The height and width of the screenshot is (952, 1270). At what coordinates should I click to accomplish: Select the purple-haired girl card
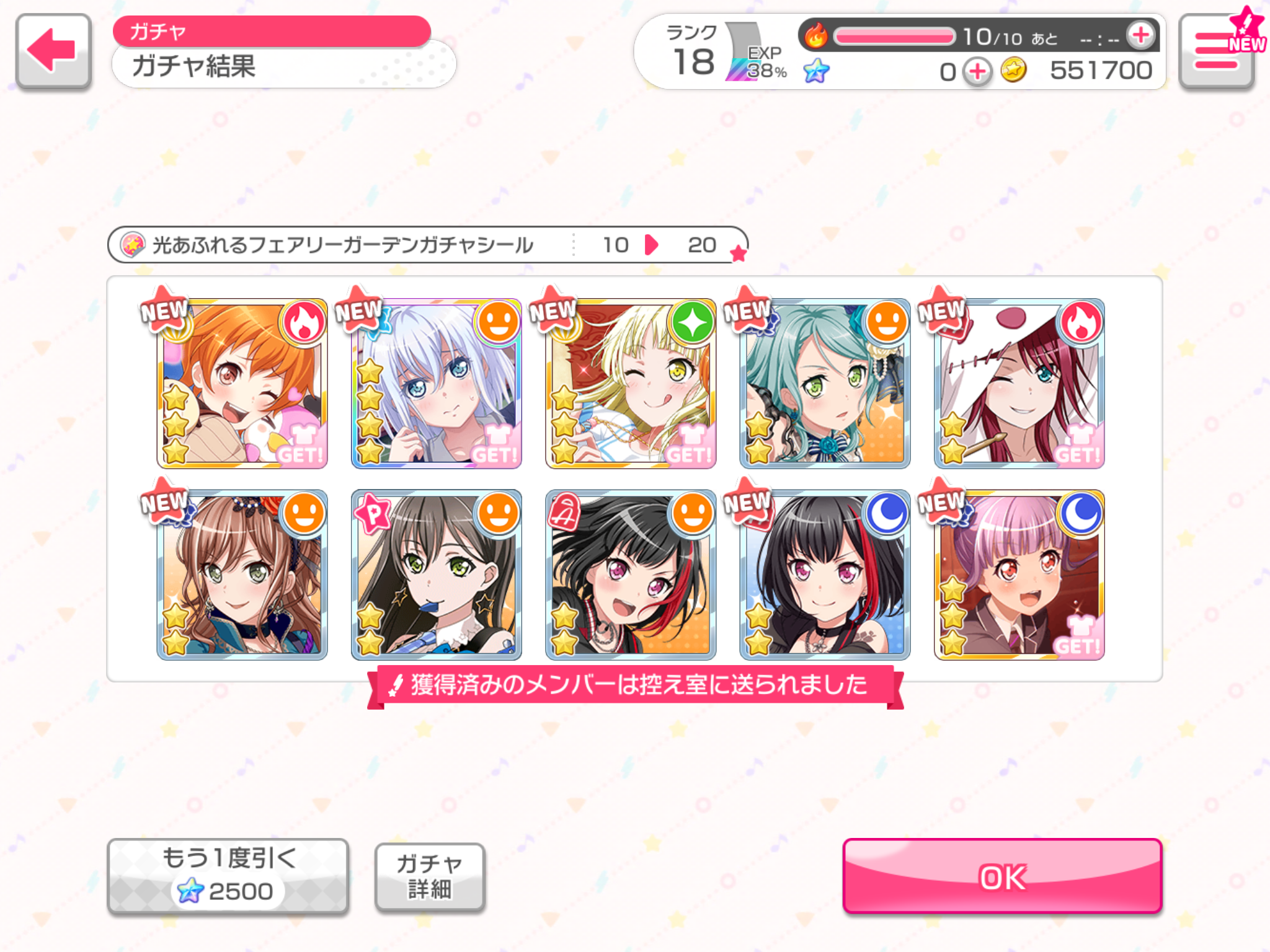click(x=1019, y=575)
